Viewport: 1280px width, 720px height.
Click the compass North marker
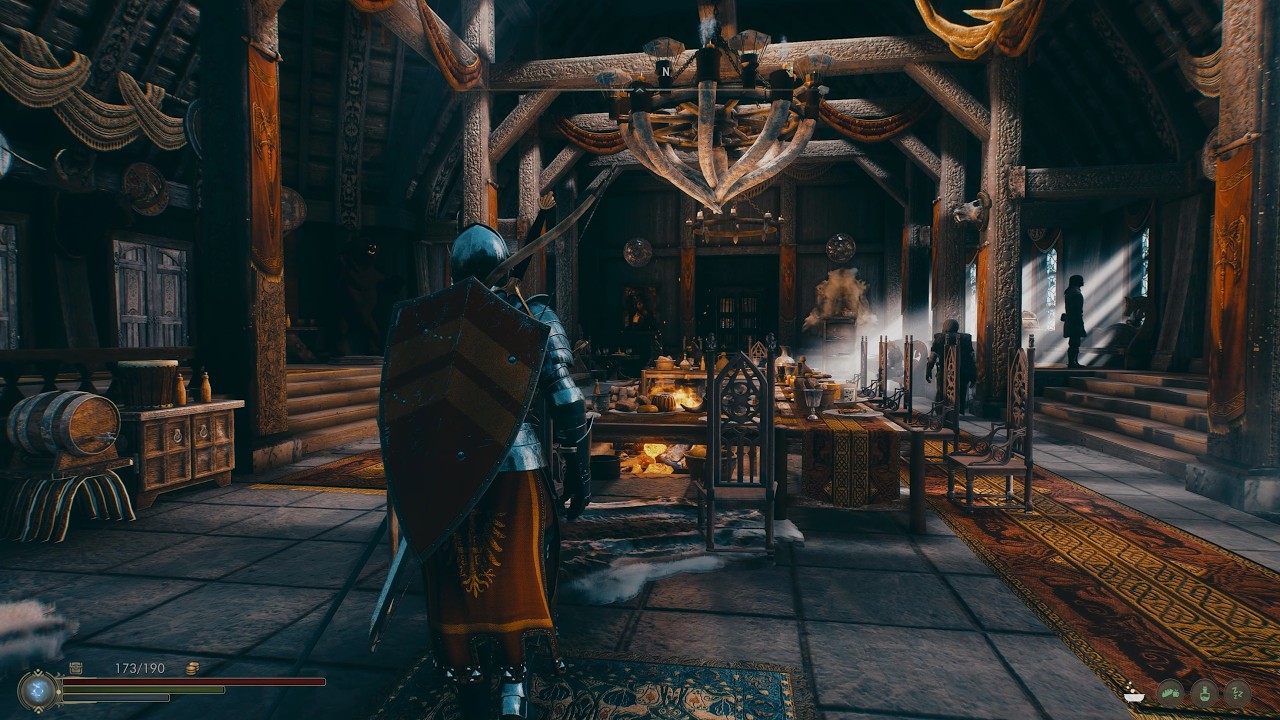(x=664, y=71)
